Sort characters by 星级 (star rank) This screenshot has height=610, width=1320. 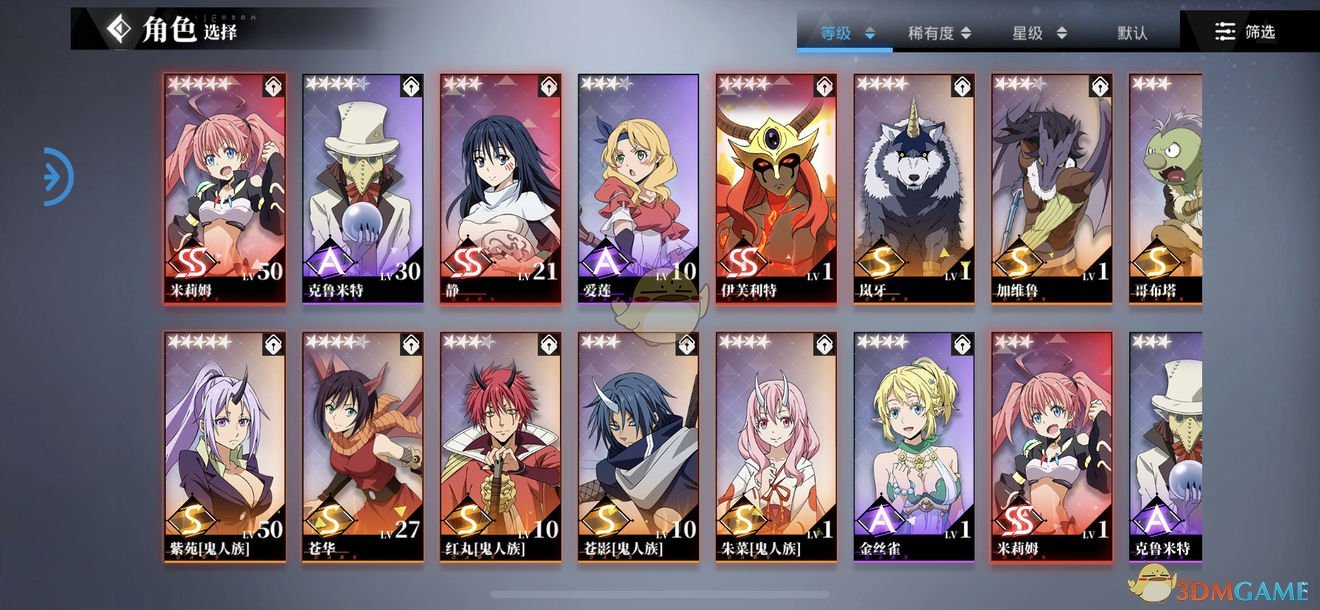click(x=1035, y=33)
